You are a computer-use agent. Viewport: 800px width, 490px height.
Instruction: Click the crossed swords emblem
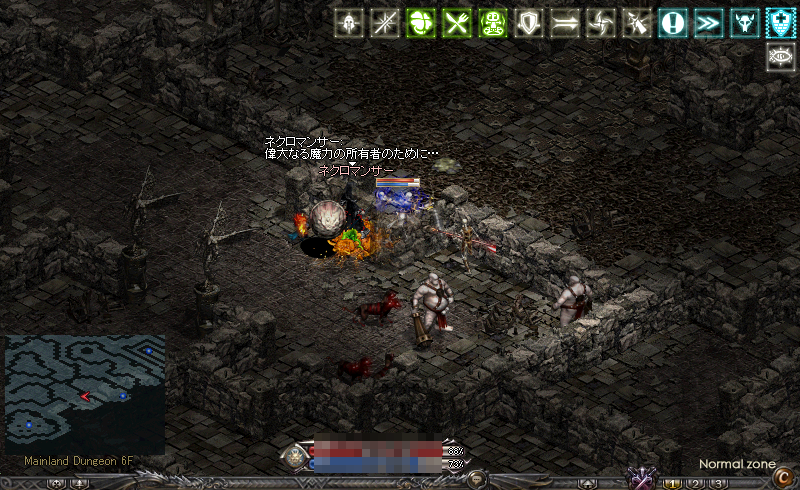(x=640, y=477)
